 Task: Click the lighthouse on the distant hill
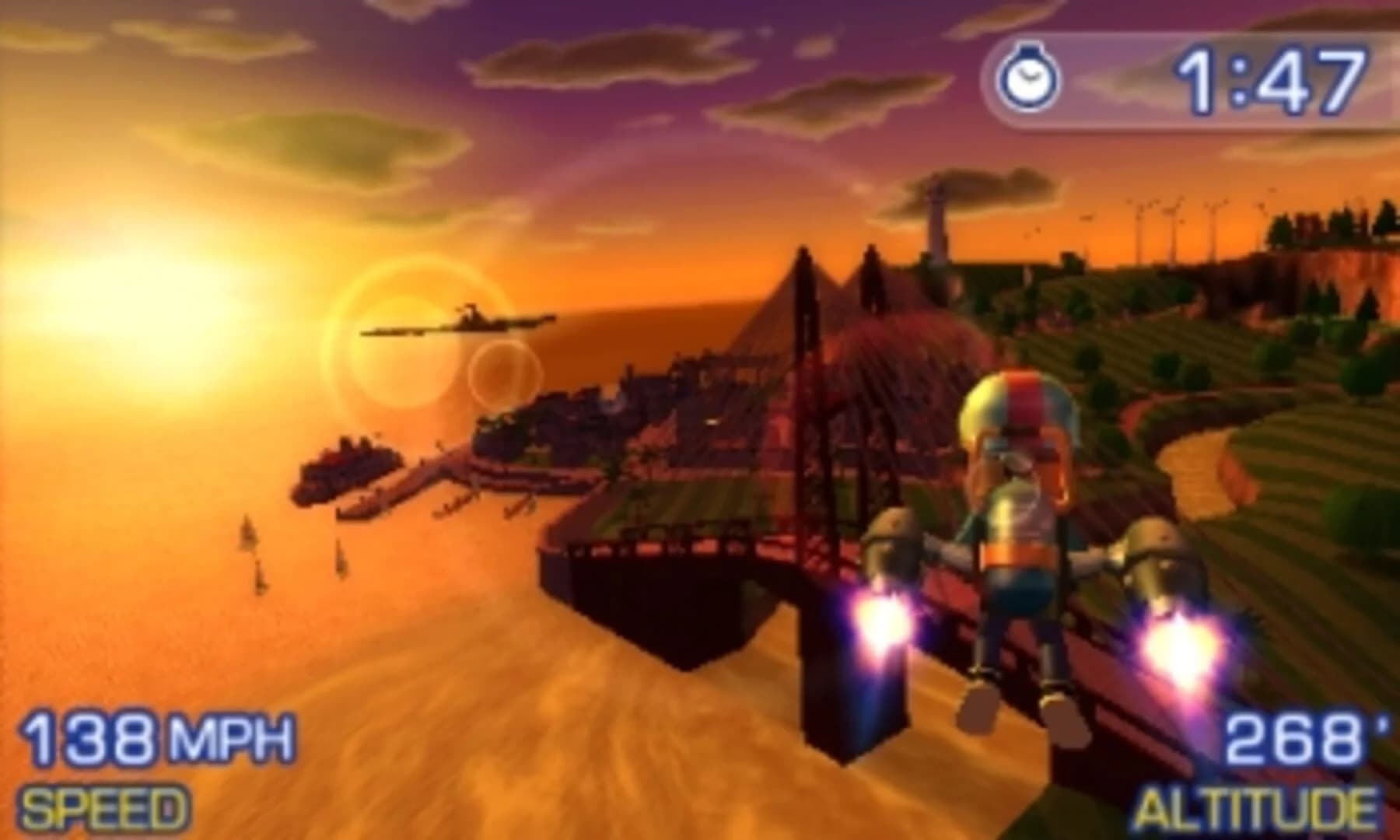pos(936,218)
